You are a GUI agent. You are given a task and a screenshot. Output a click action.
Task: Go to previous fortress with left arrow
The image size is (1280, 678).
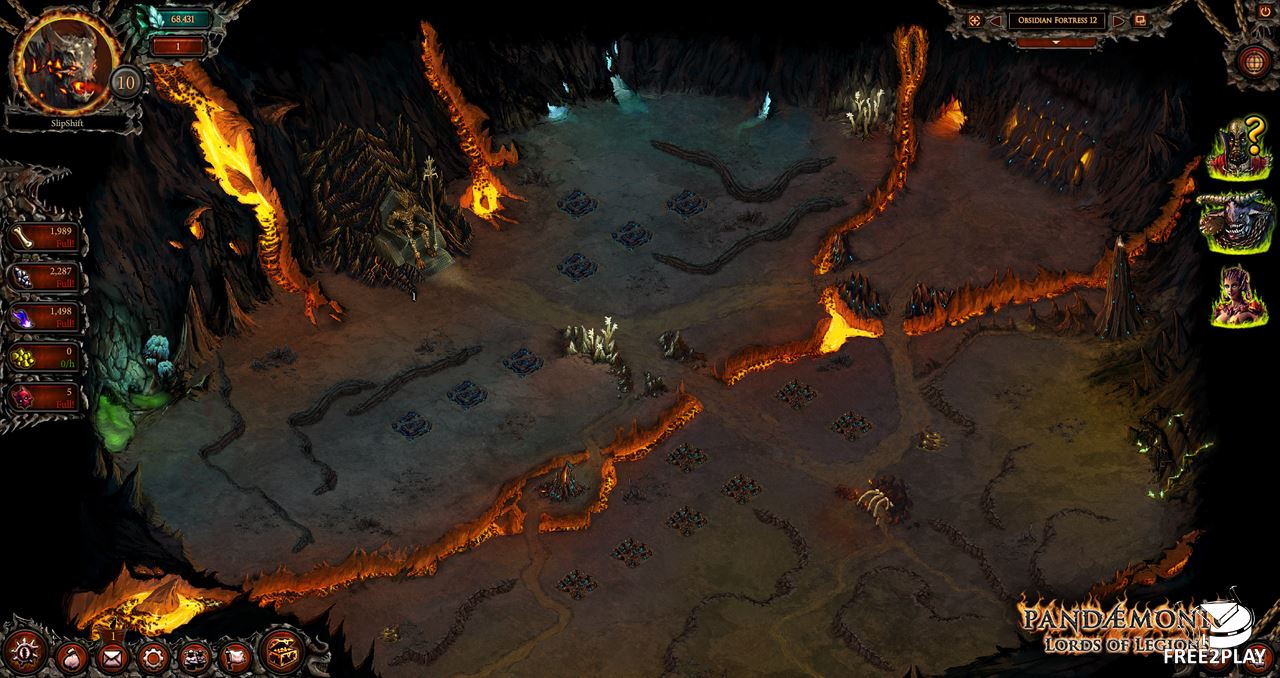pos(995,20)
